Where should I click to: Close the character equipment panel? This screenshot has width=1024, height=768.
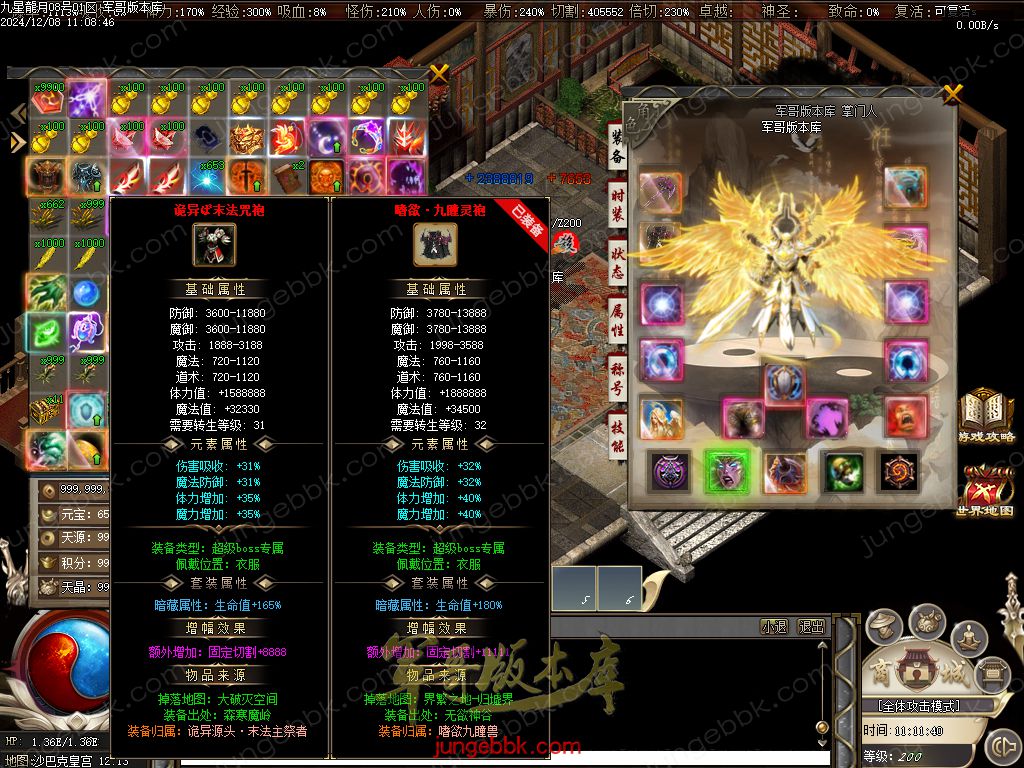[x=952, y=94]
